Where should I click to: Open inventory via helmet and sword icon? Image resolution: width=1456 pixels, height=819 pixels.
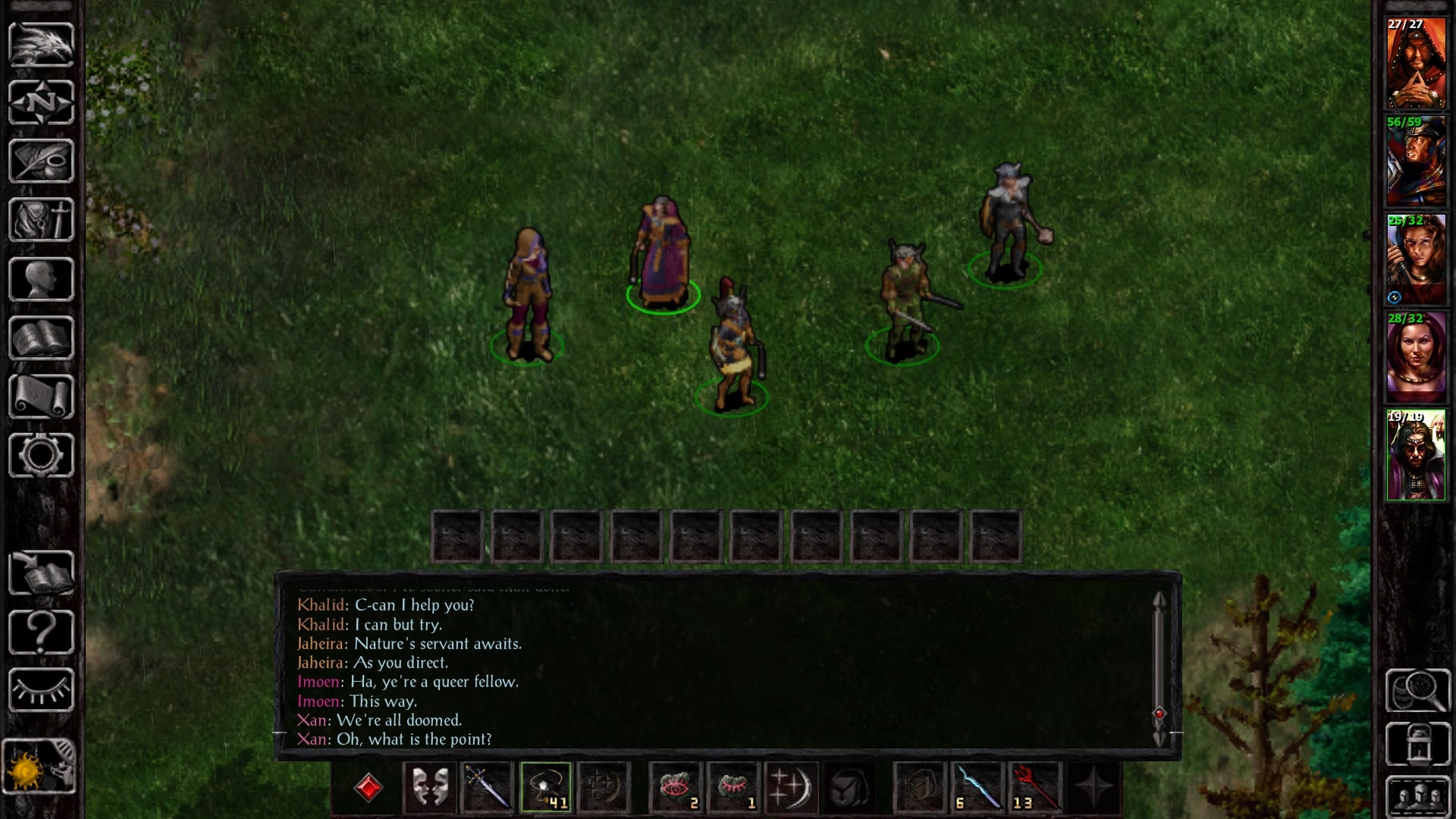point(41,220)
